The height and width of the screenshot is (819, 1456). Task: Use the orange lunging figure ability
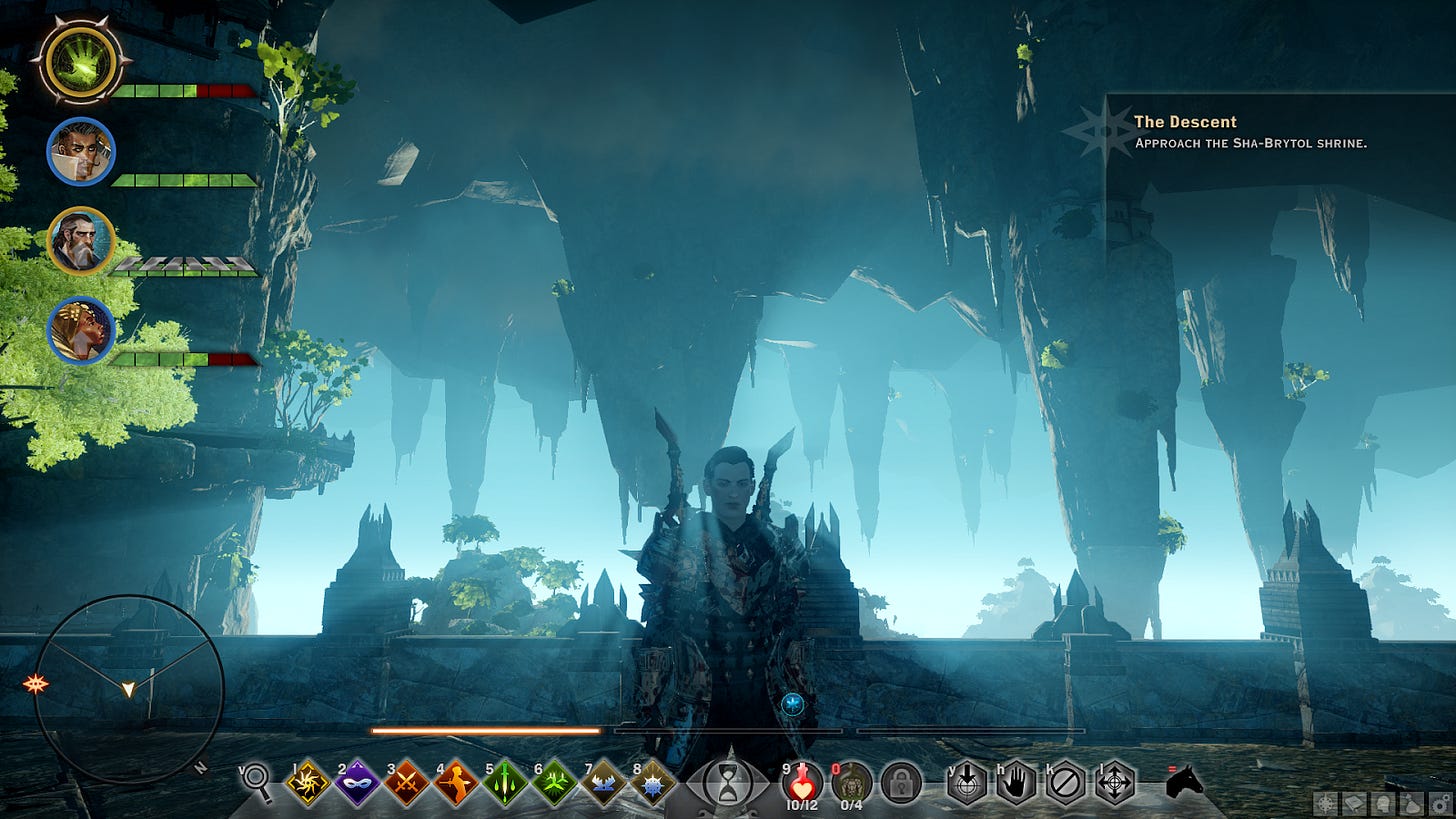coord(455,782)
